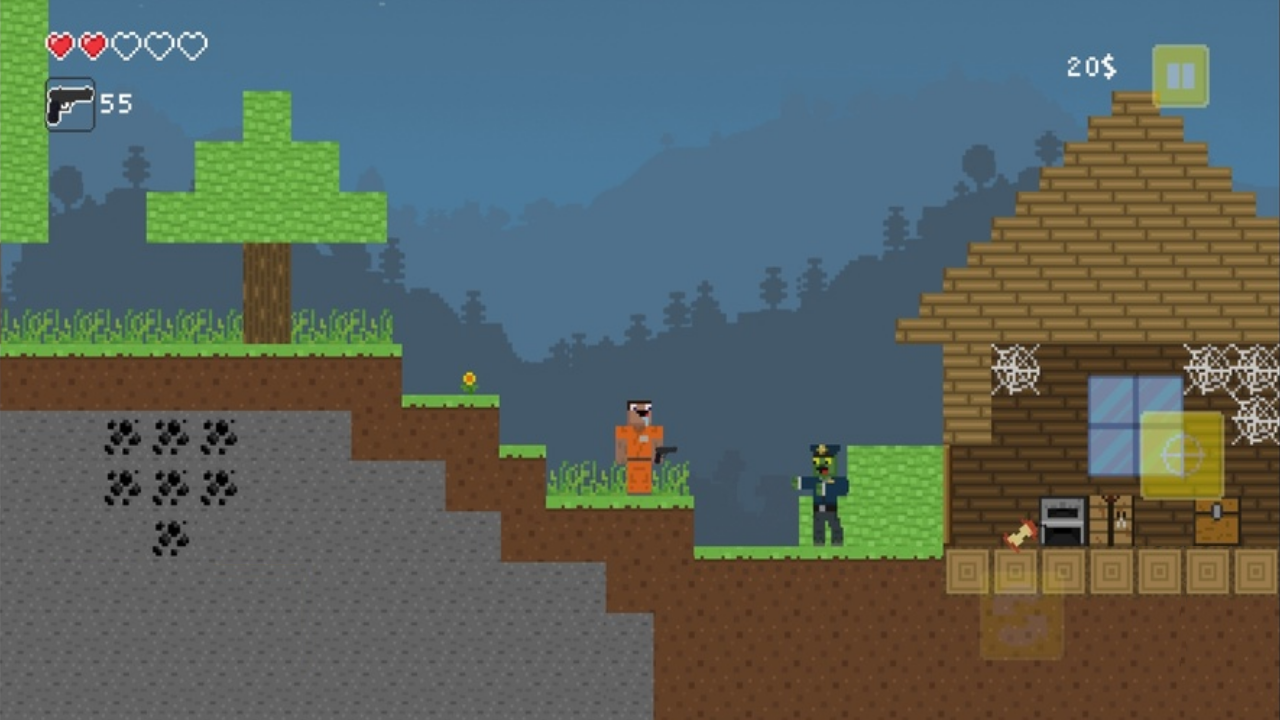Viewport: 1280px width, 720px height.
Task: Select the torch leaning by the furnace
Action: point(1017,536)
